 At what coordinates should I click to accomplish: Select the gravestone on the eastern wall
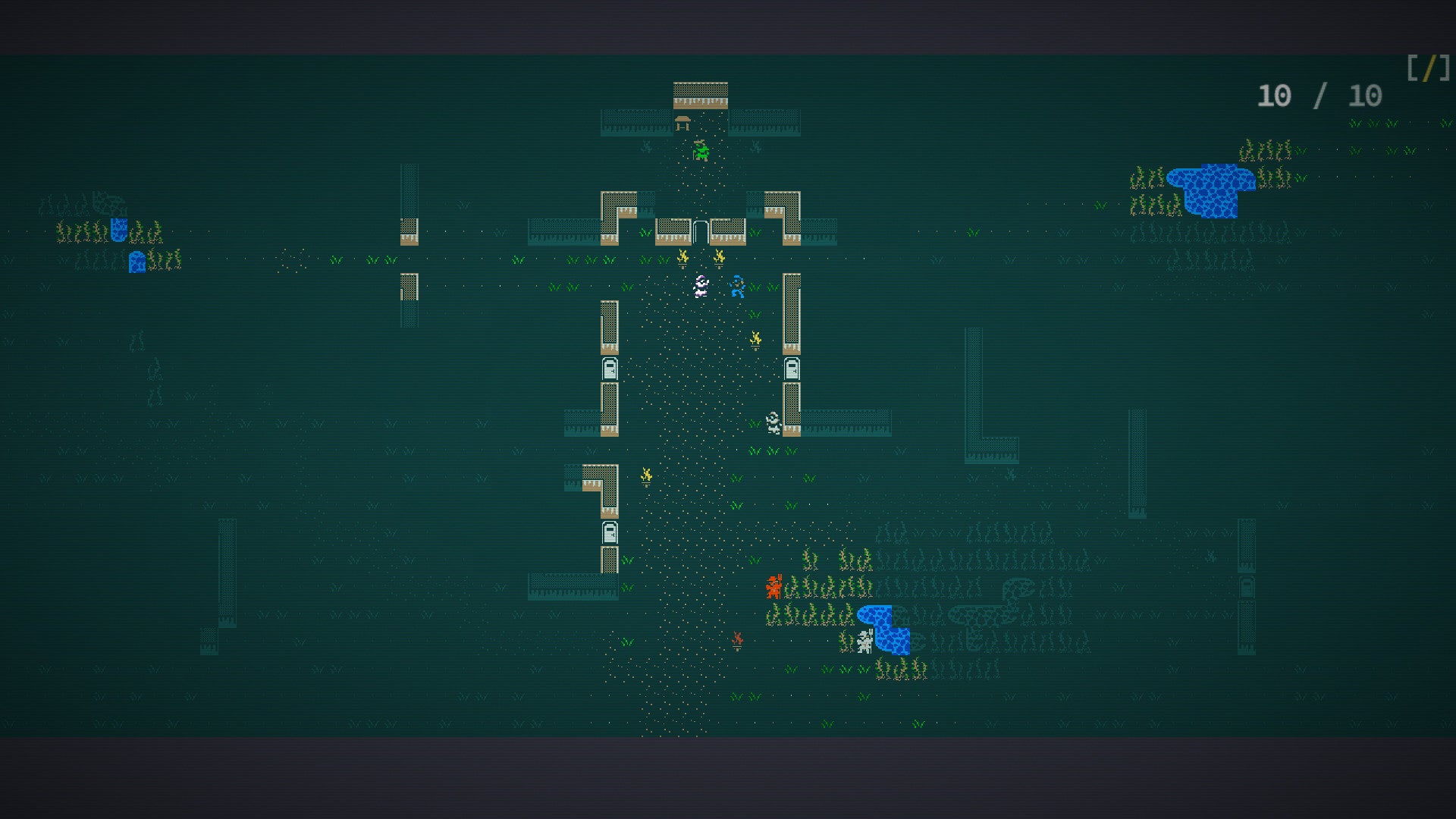pyautogui.click(x=791, y=370)
